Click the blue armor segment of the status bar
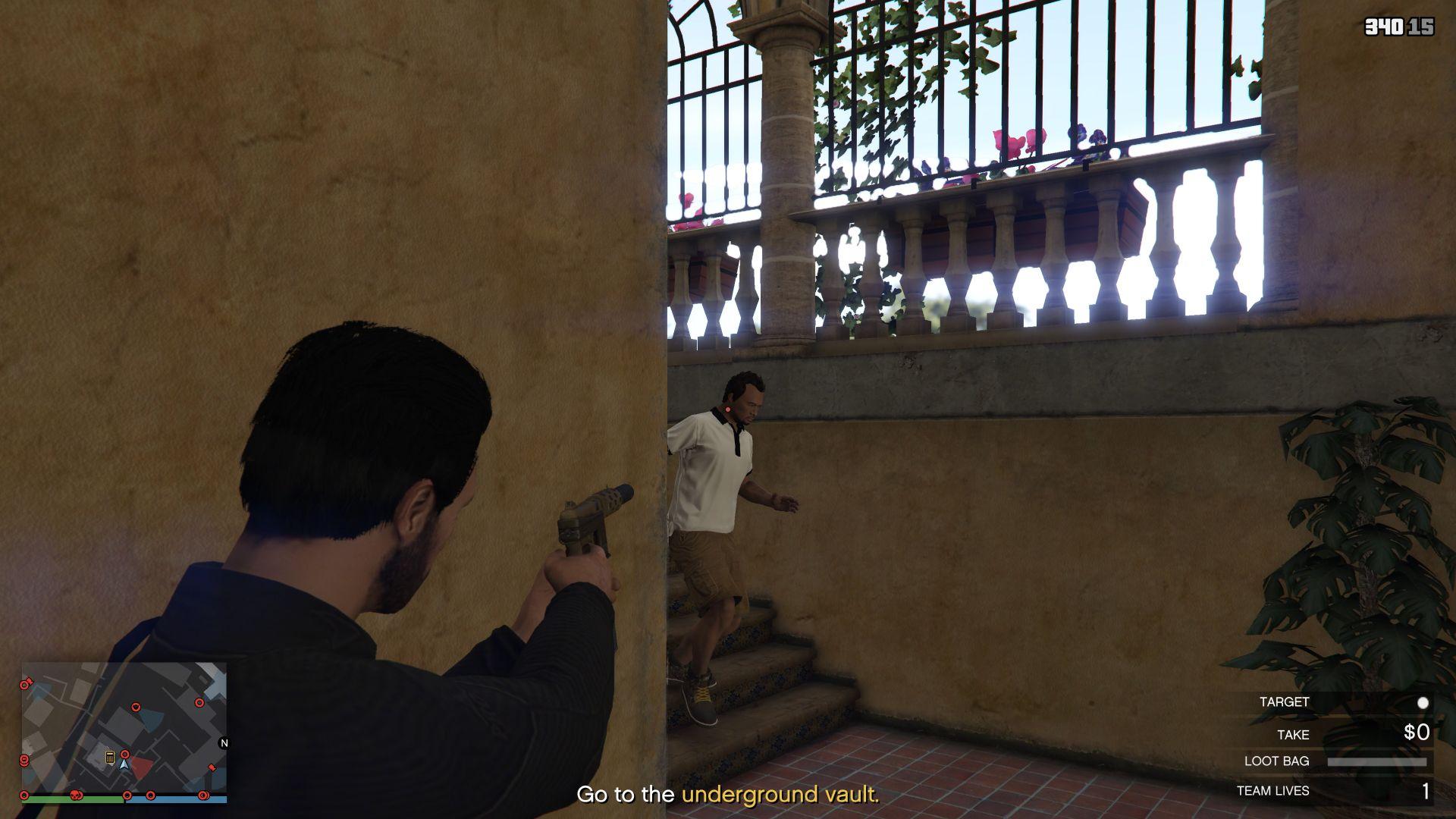The image size is (1456, 819). point(175,800)
